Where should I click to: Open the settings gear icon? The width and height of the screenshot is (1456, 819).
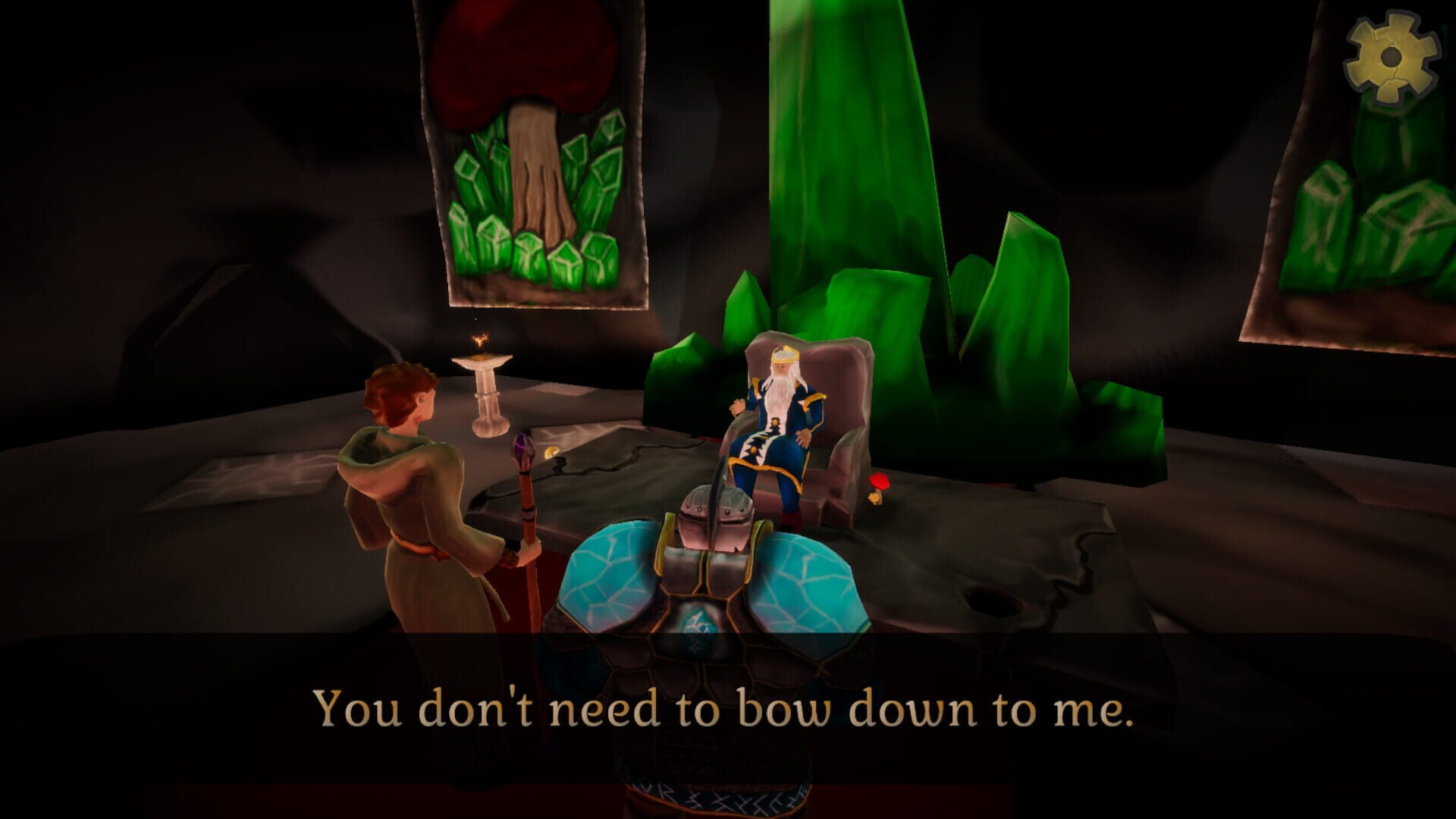[x=1390, y=55]
